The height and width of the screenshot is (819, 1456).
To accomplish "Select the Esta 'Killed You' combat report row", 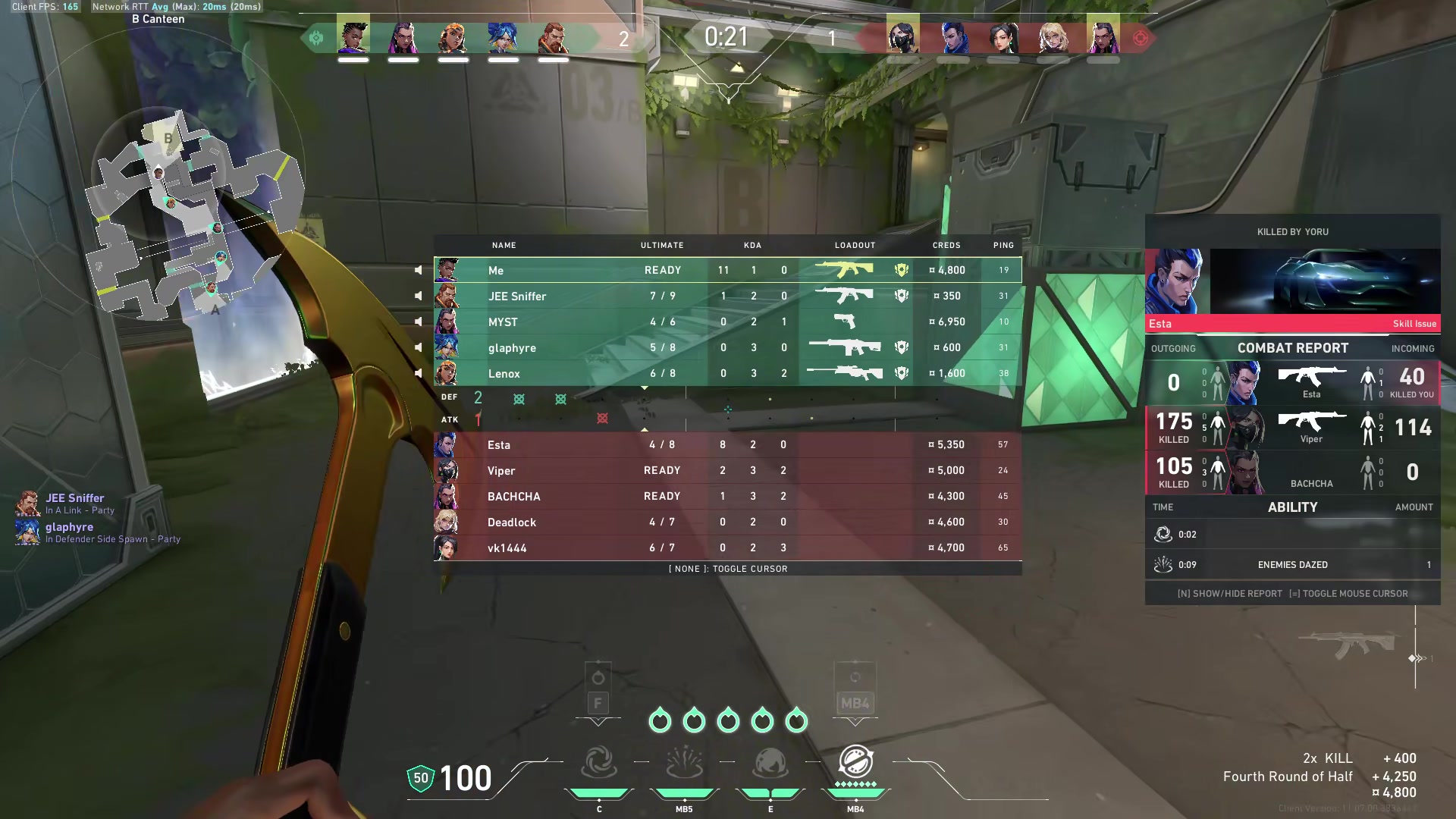I will (x=1292, y=382).
